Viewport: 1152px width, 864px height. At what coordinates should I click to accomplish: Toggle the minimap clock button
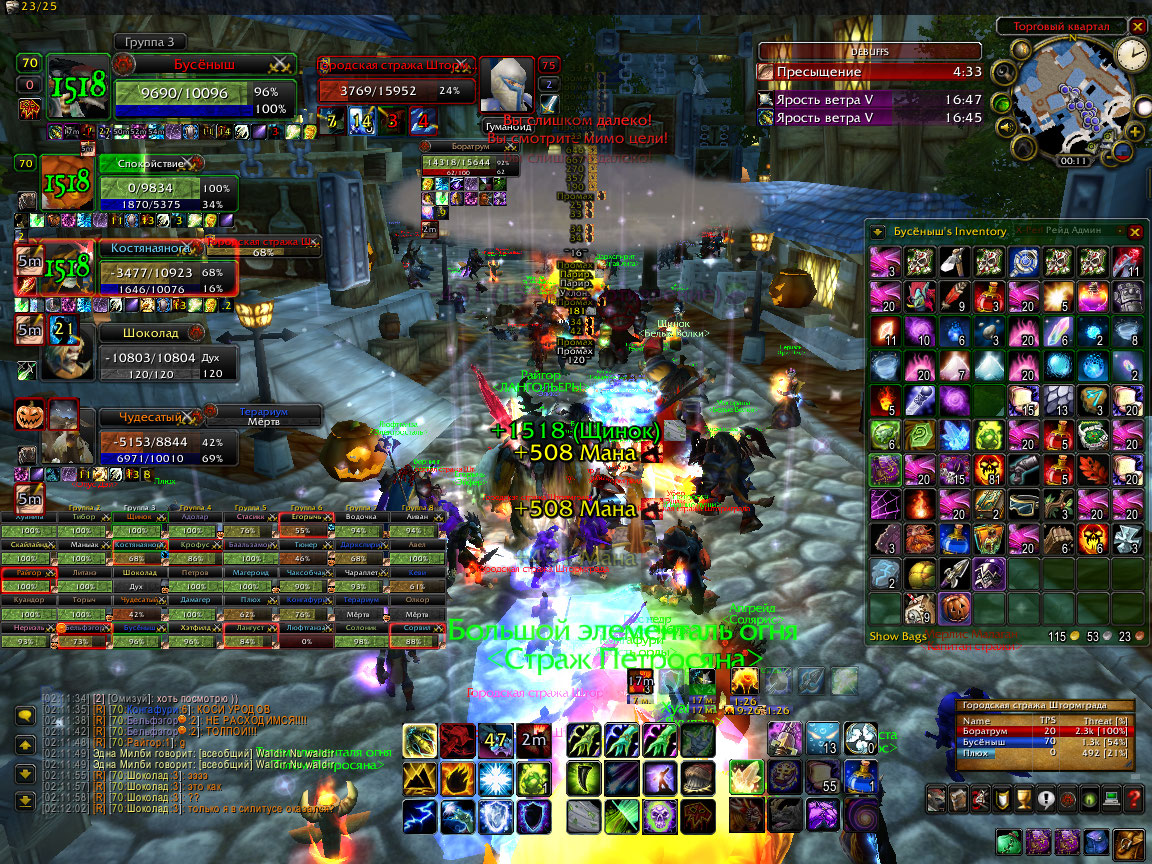(x=1132, y=52)
